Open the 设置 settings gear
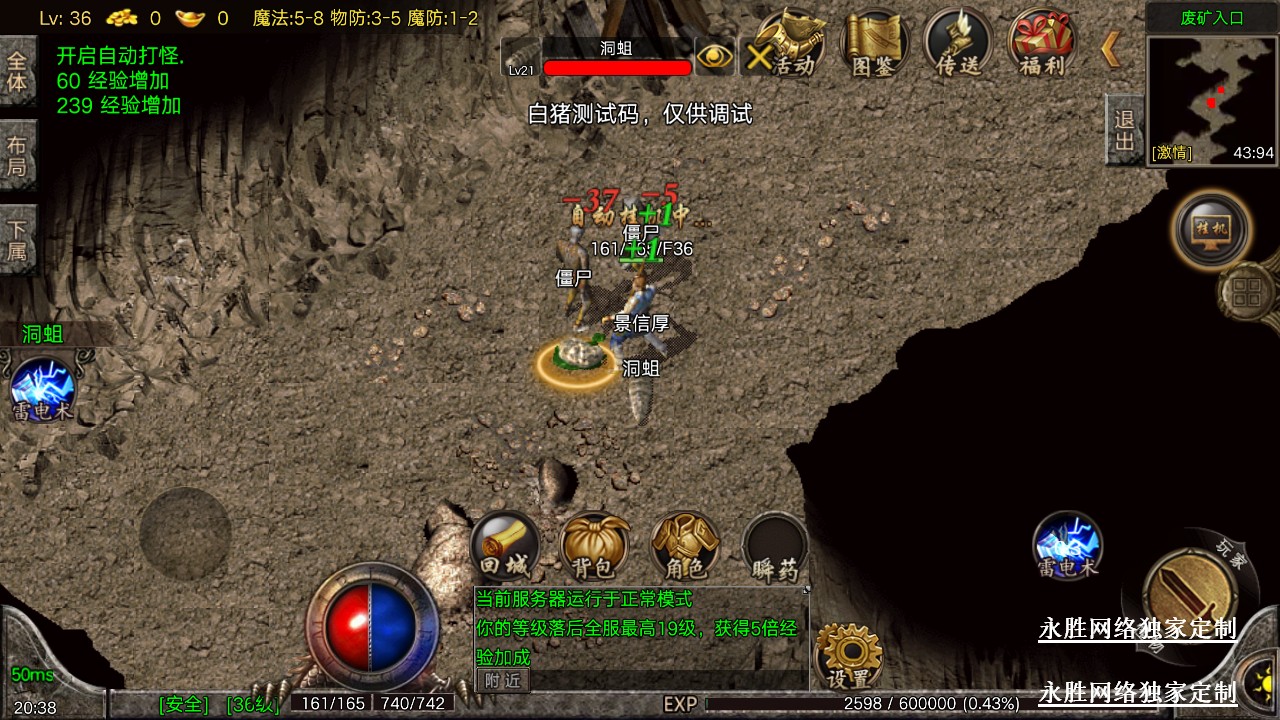Screen dimensions: 1280x720 (849, 655)
